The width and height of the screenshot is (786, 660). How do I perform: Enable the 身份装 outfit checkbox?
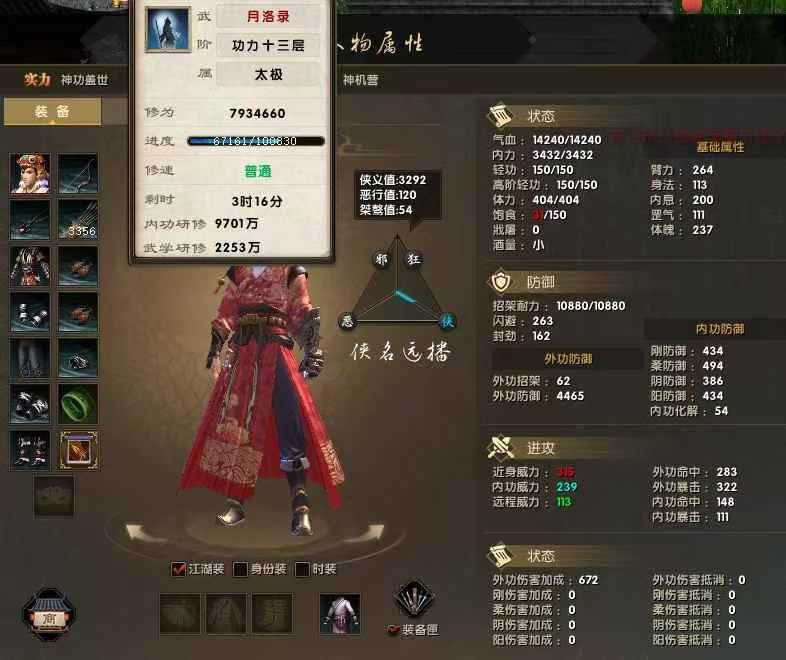click(x=240, y=569)
